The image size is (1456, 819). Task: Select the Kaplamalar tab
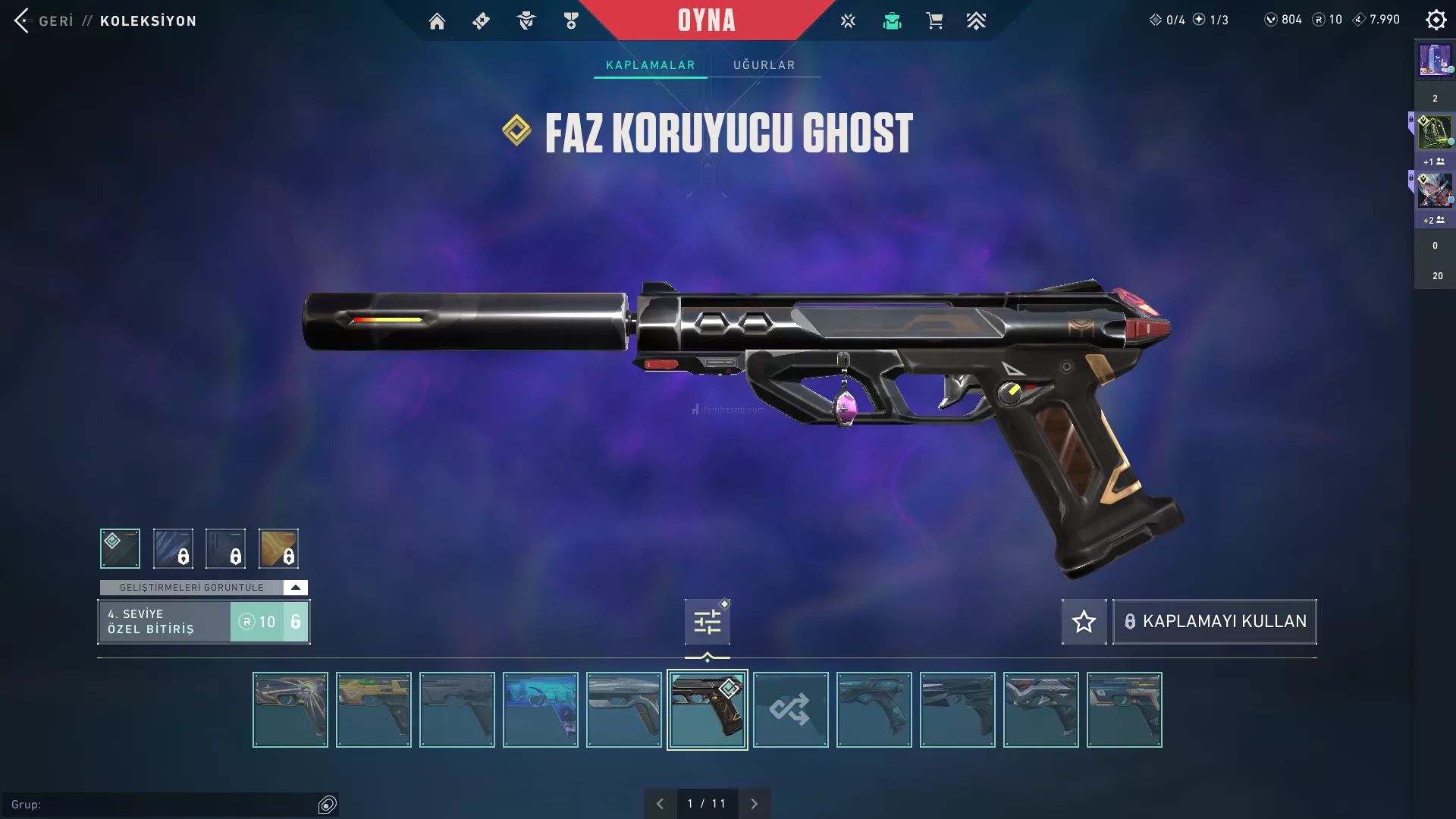coord(650,65)
